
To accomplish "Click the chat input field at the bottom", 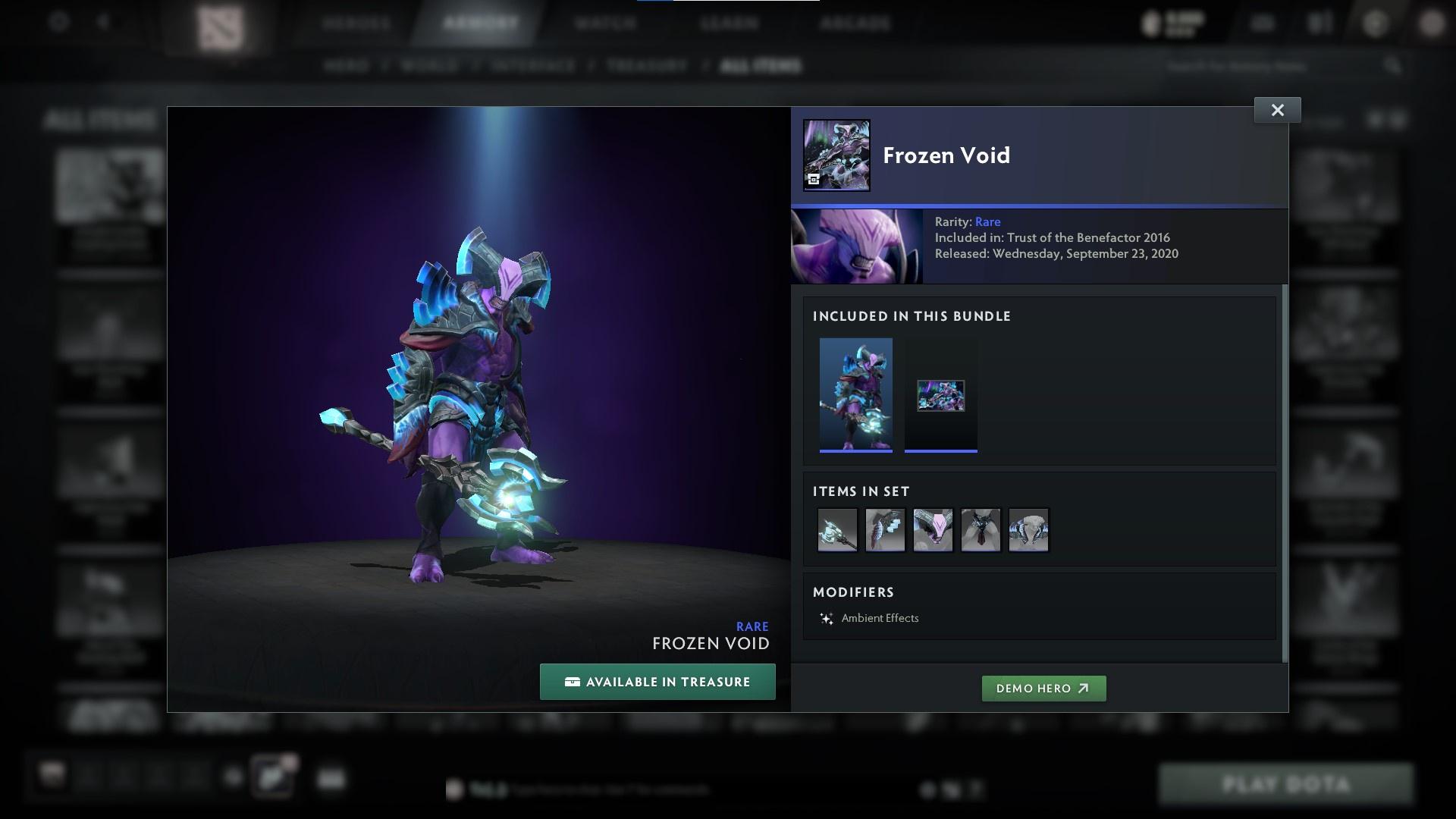I will pos(682,790).
